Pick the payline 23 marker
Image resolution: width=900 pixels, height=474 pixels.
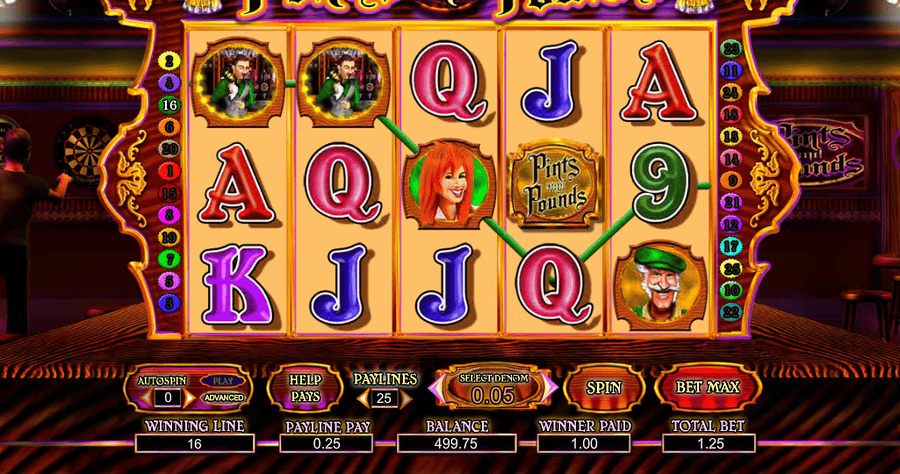click(x=731, y=48)
